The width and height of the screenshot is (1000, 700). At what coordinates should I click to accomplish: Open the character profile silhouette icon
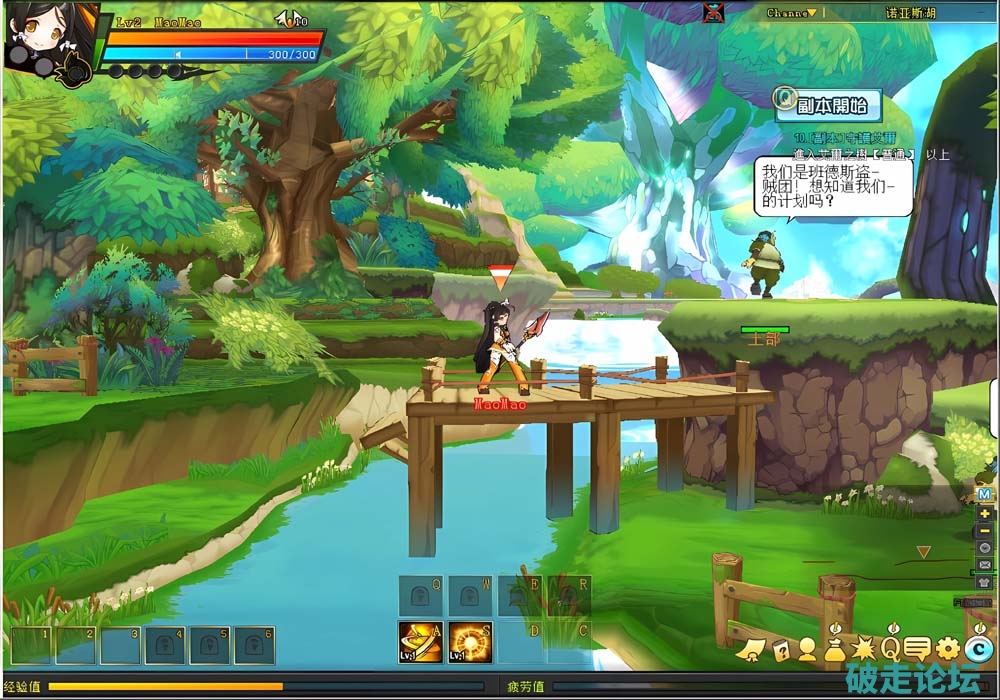tap(806, 650)
